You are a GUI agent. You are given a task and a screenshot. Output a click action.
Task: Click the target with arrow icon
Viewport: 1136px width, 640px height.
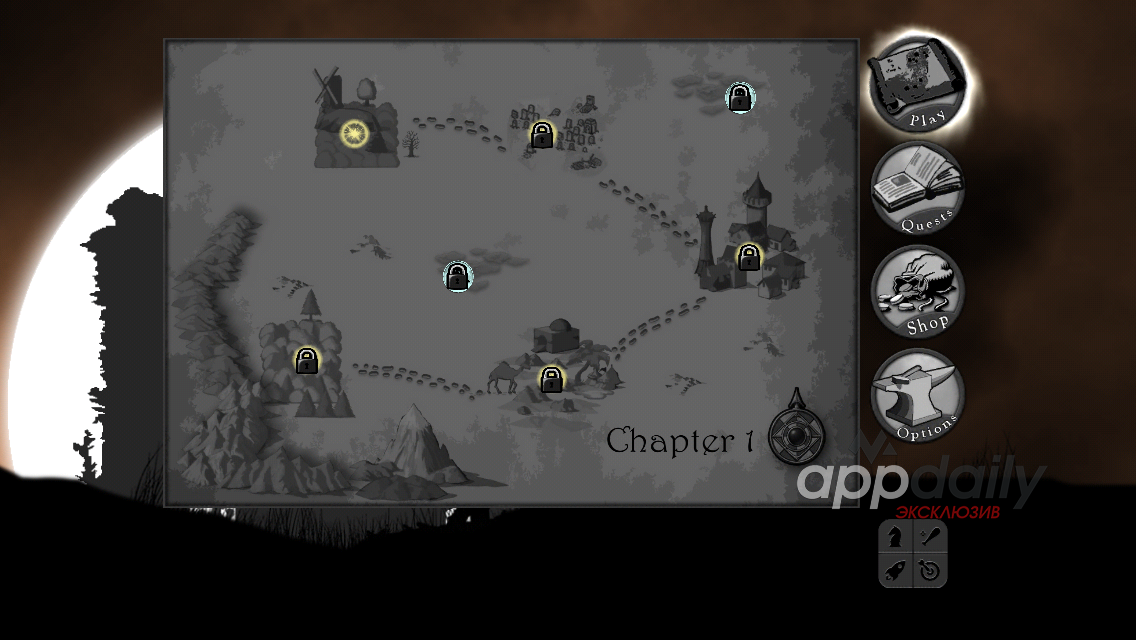pos(929,570)
